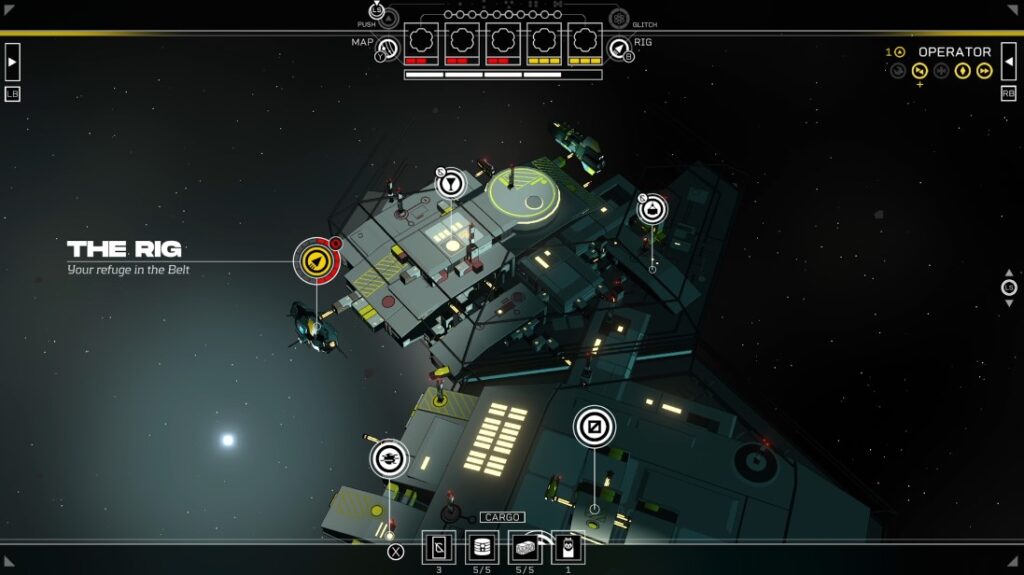This screenshot has height=575, width=1024.
Task: Select the first cargo slot holding 3 items
Action: (438, 548)
